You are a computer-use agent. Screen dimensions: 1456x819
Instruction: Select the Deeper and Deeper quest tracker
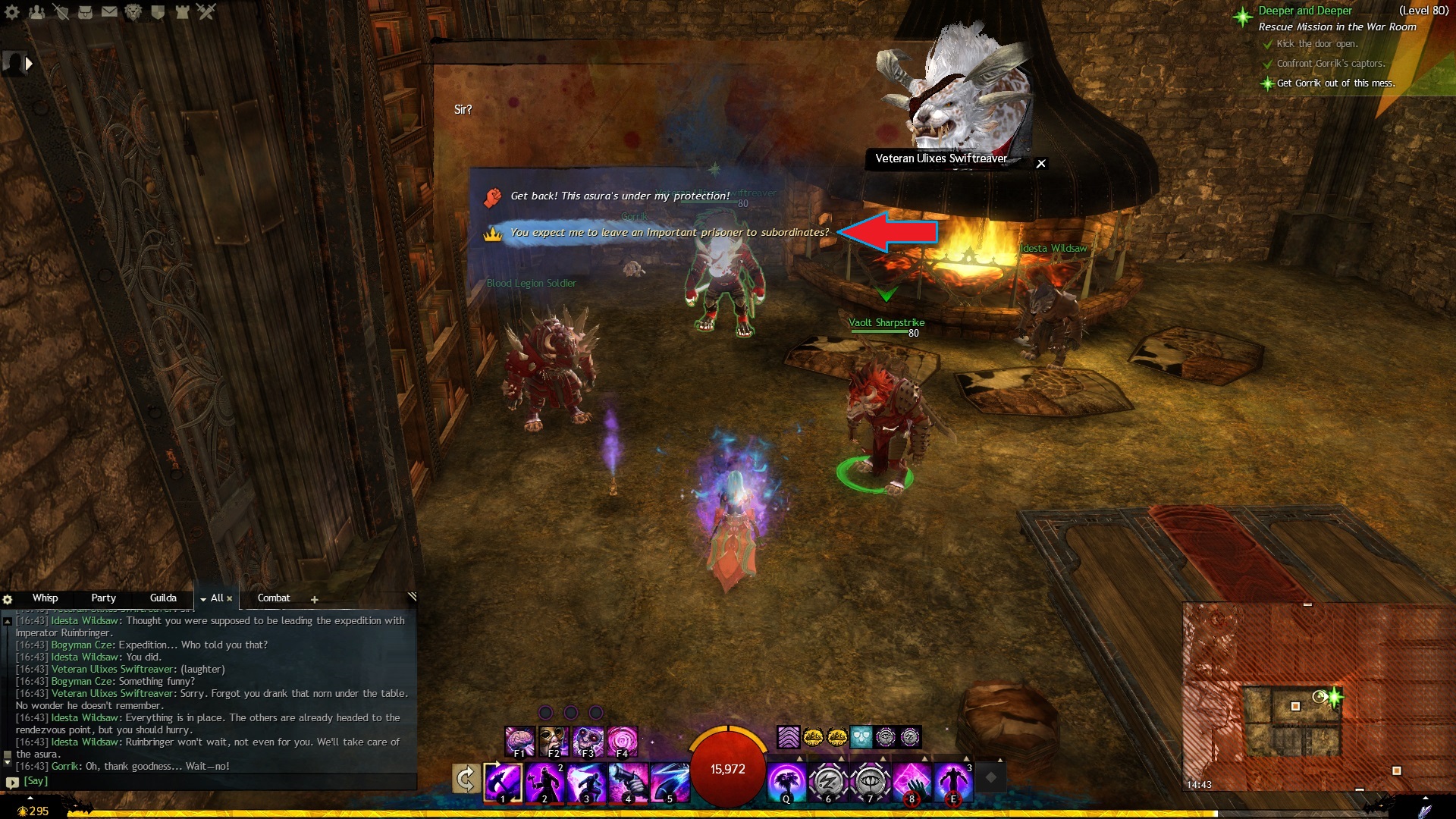pos(1304,11)
